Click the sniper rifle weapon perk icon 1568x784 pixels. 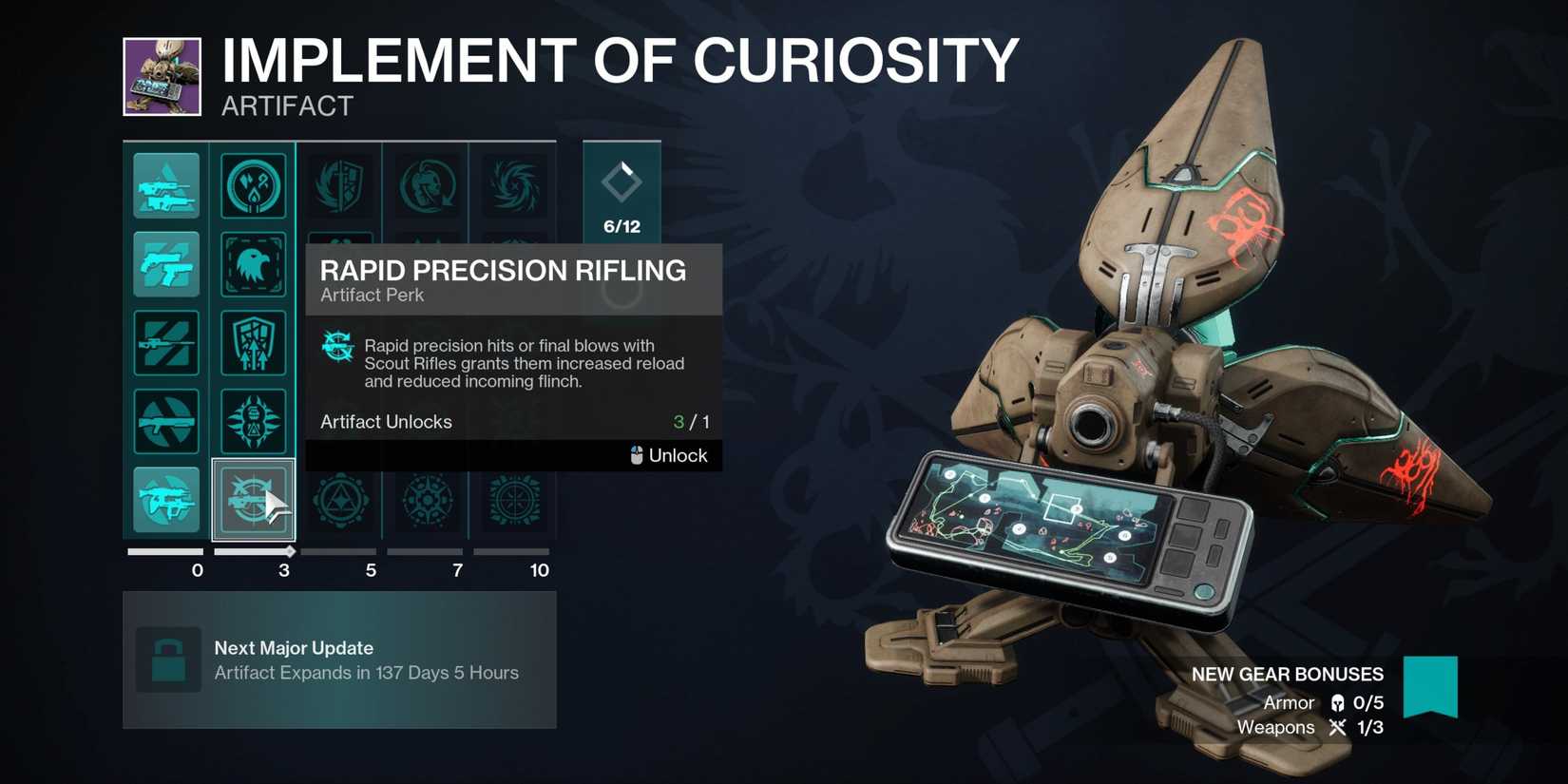166,343
